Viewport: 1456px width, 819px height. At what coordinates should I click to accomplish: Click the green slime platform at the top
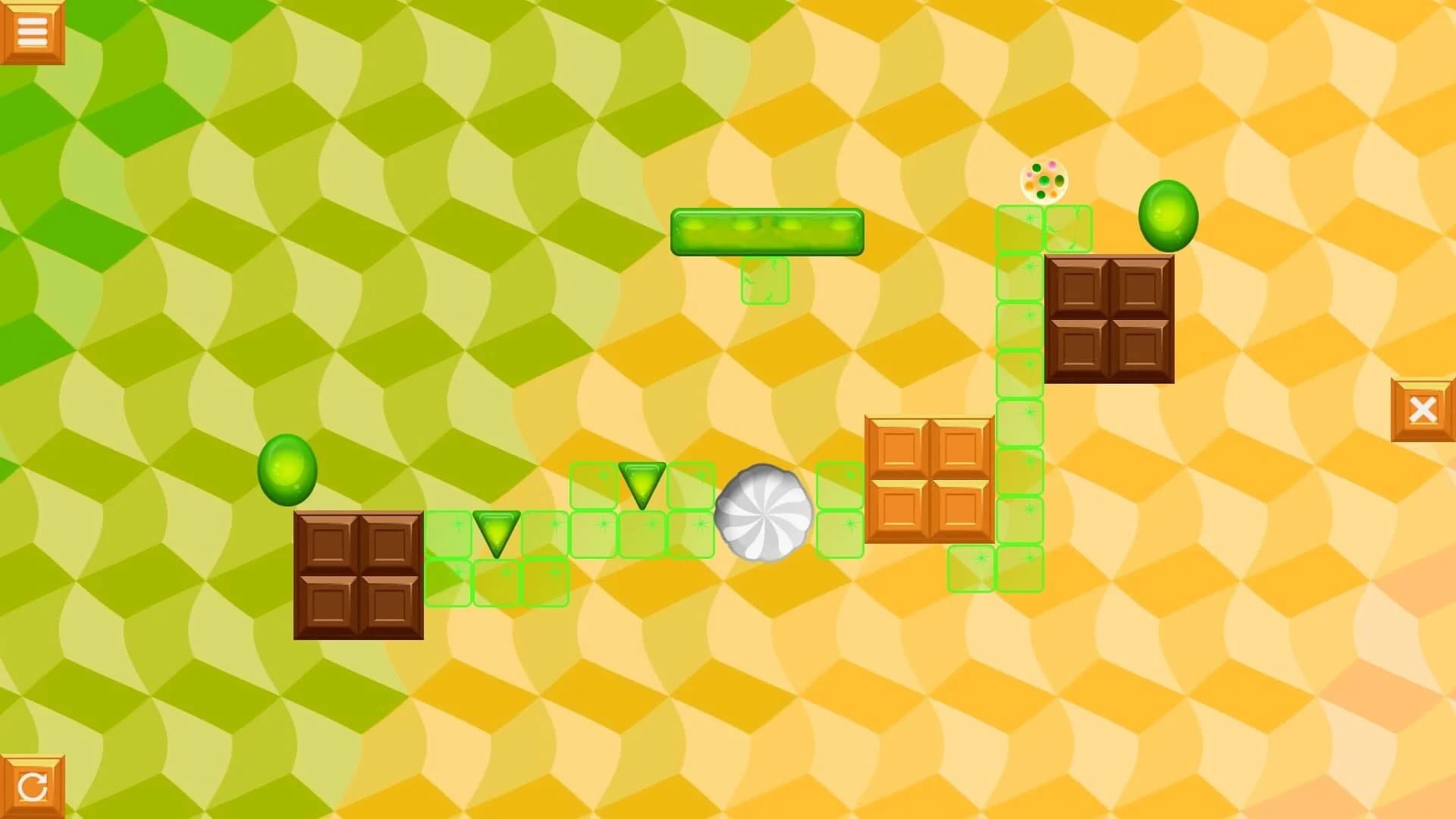pos(766,231)
